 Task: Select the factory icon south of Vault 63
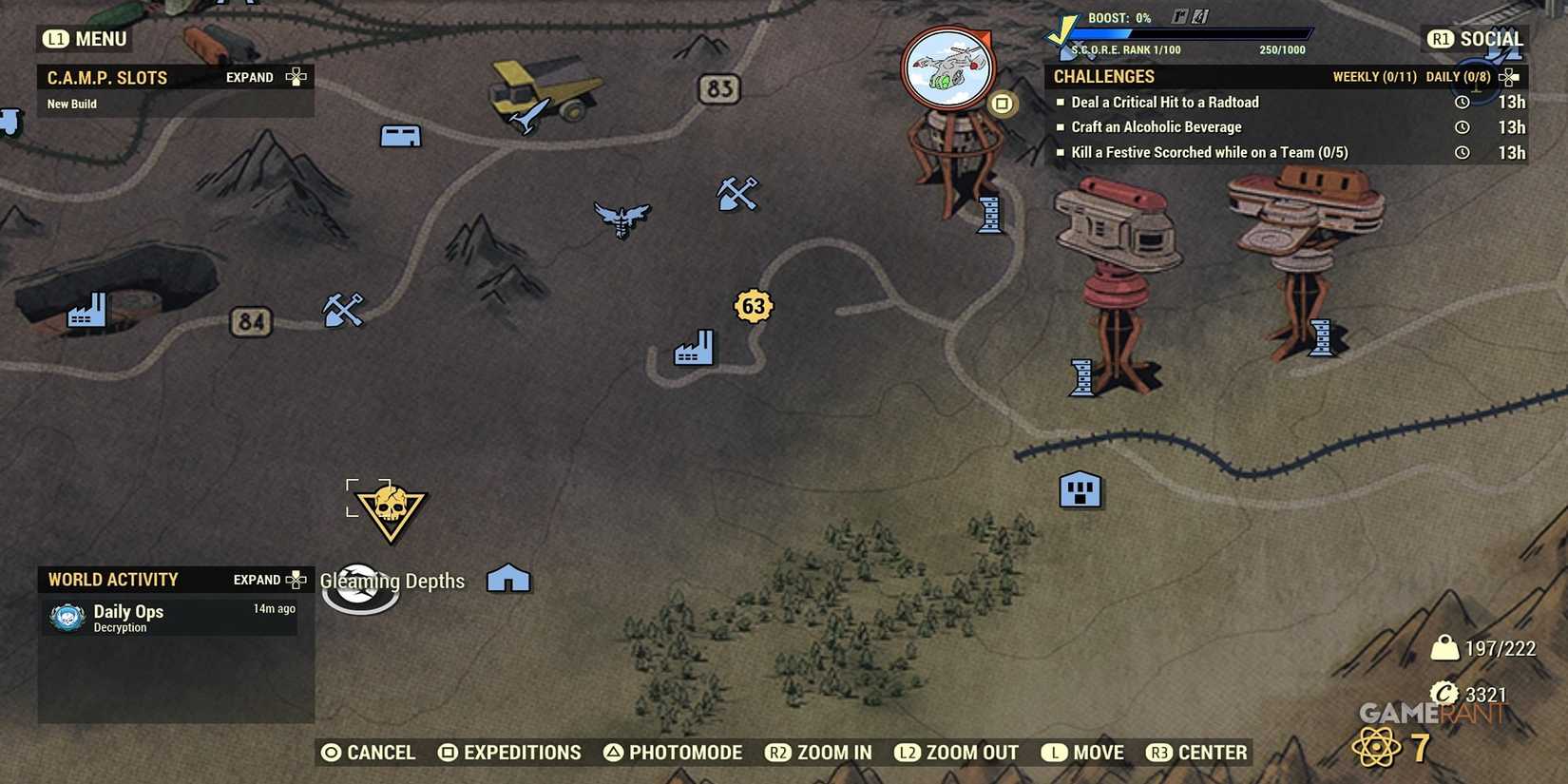point(693,348)
